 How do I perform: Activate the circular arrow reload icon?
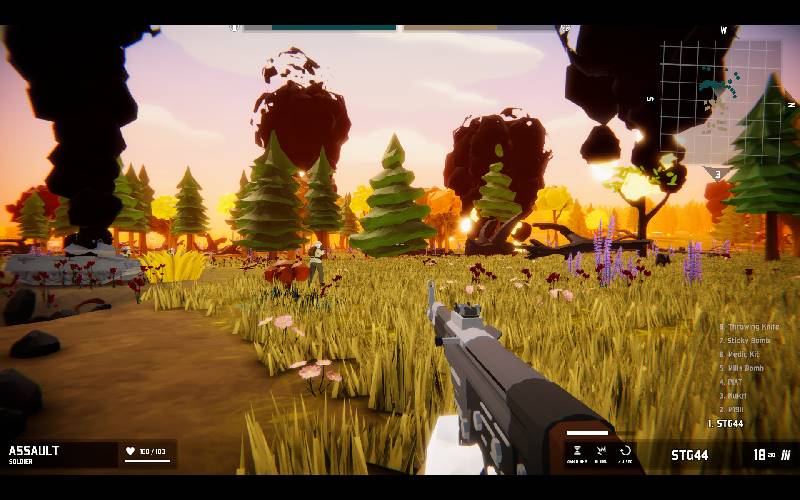click(x=625, y=452)
